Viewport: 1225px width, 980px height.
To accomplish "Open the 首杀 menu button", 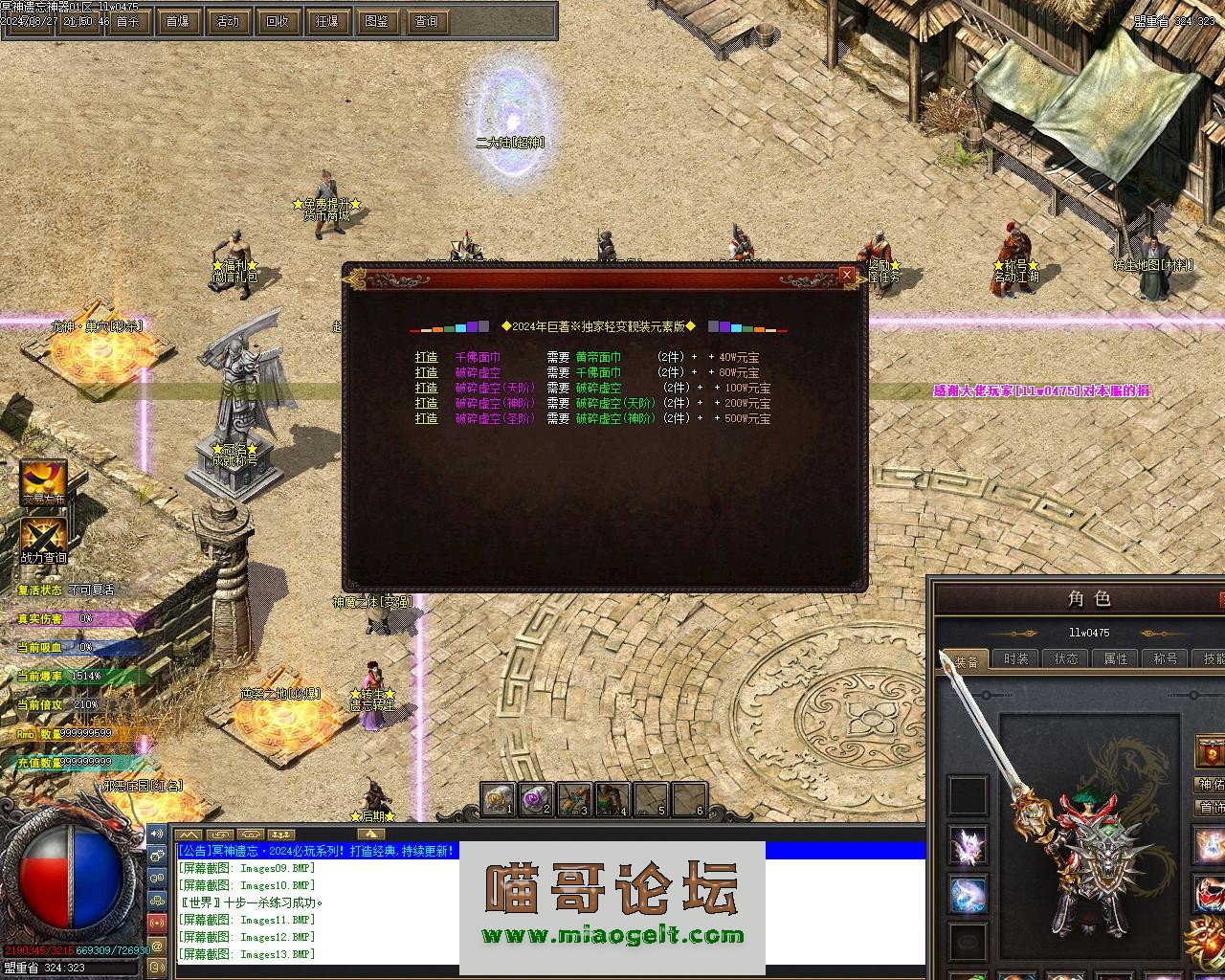I will click(127, 21).
